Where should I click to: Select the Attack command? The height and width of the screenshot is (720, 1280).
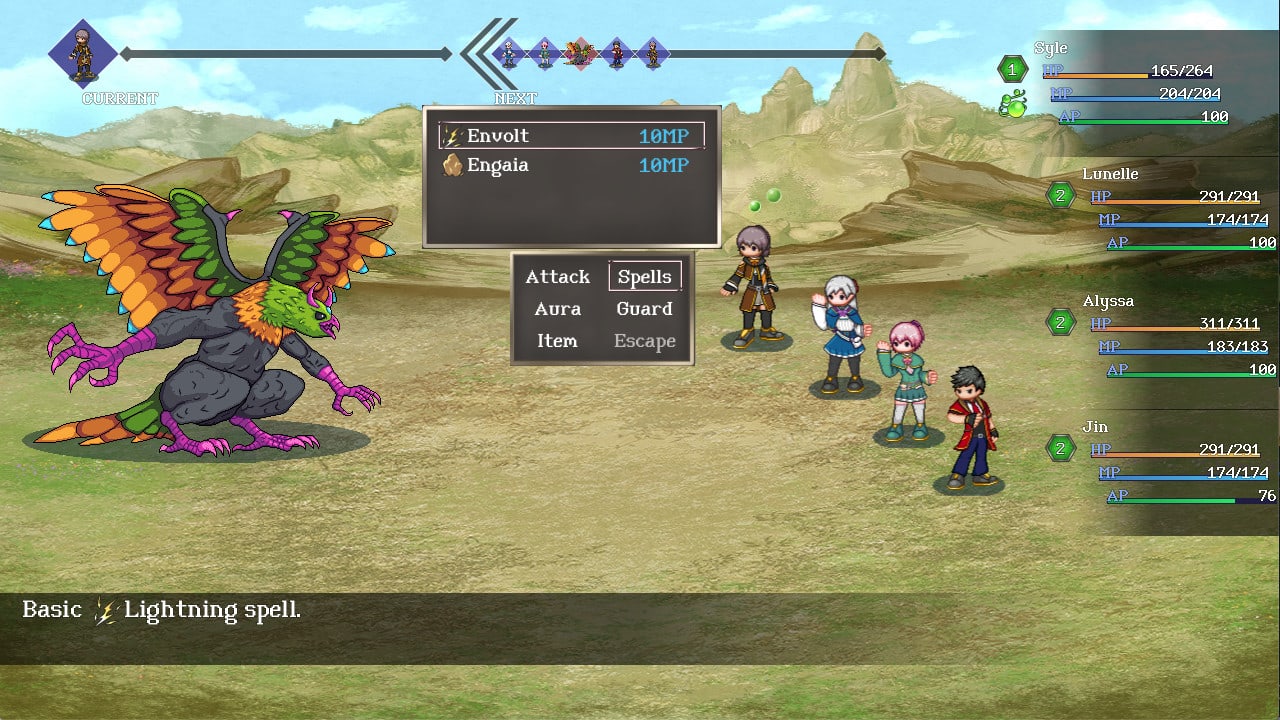point(558,277)
